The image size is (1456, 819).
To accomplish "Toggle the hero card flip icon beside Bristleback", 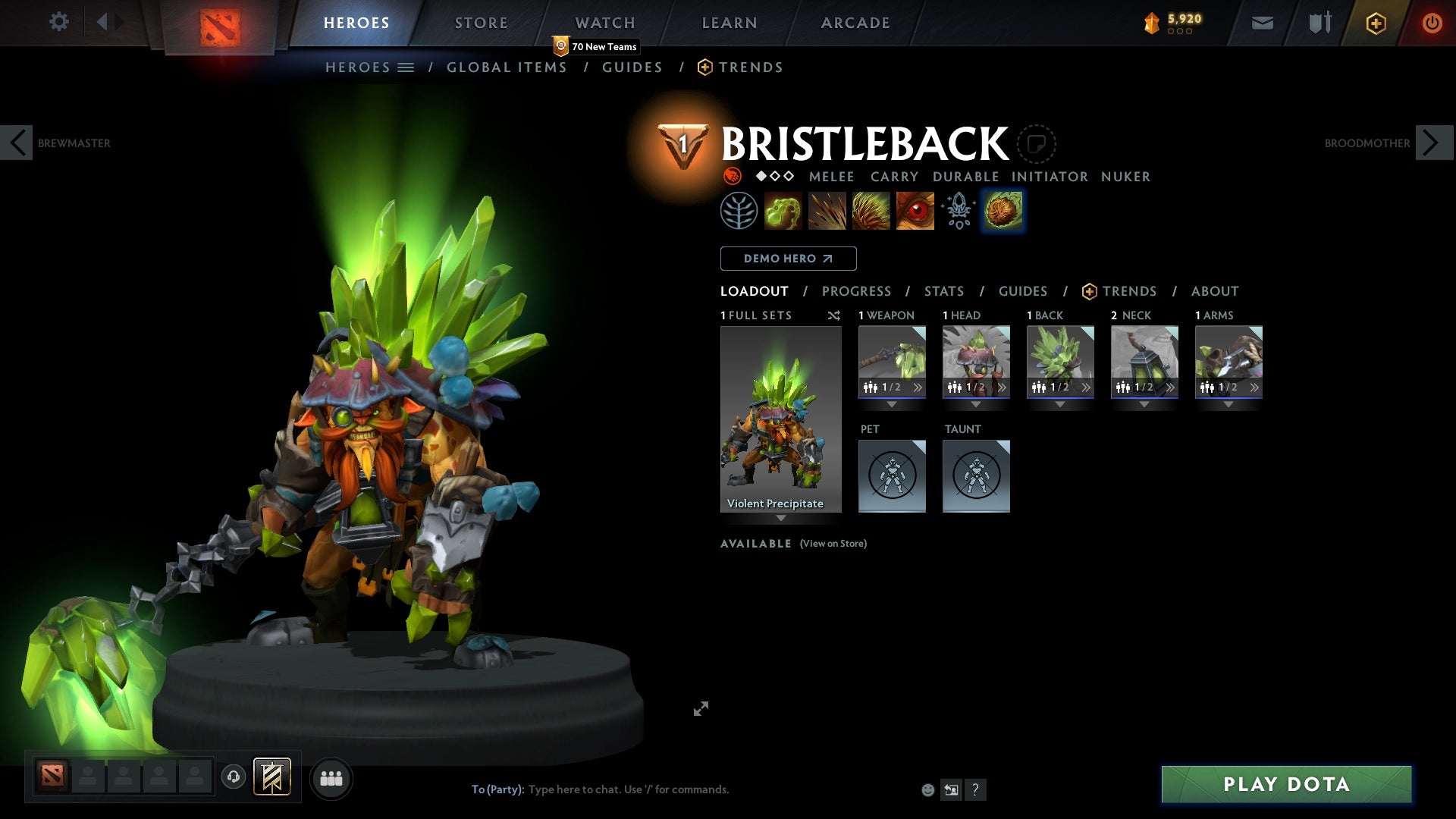I will pos(1037,144).
